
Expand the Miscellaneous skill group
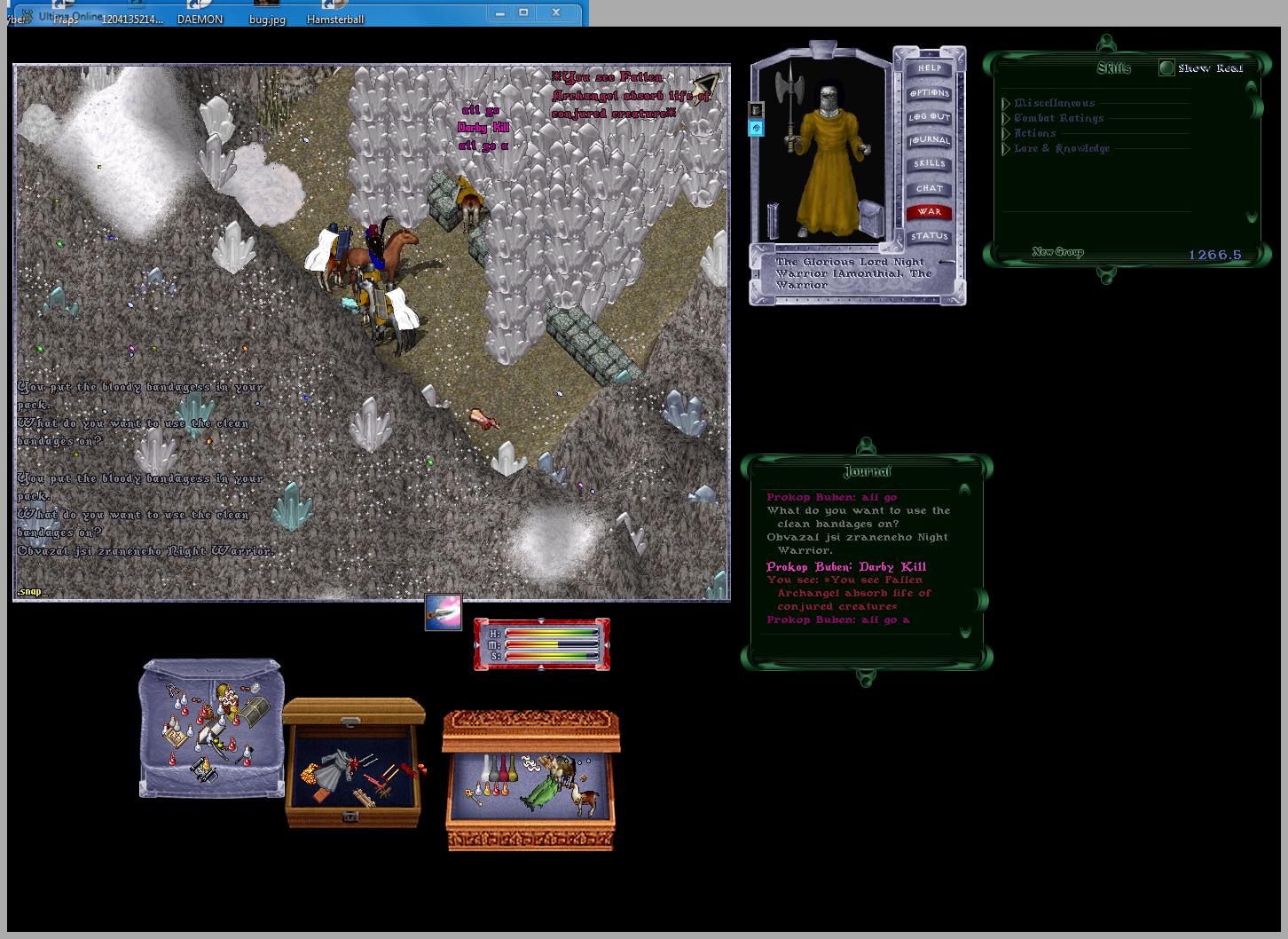(1007, 104)
